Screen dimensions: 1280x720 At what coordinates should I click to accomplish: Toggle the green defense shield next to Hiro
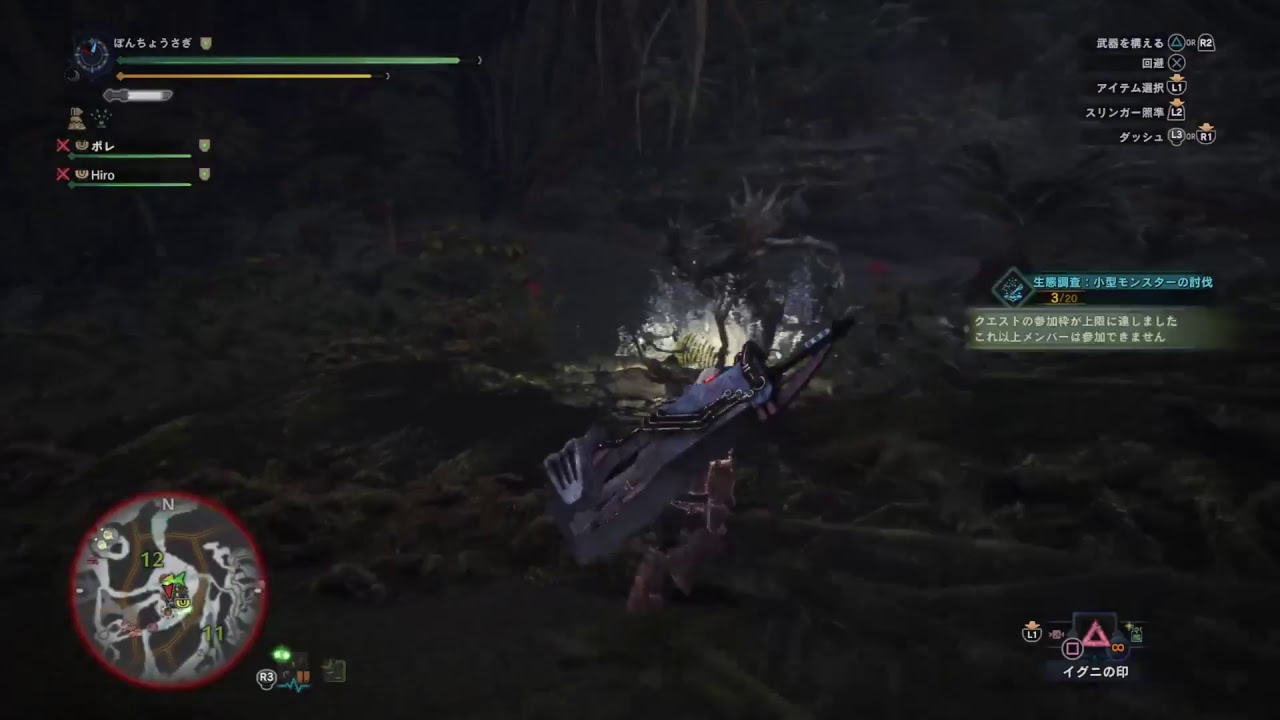point(204,175)
